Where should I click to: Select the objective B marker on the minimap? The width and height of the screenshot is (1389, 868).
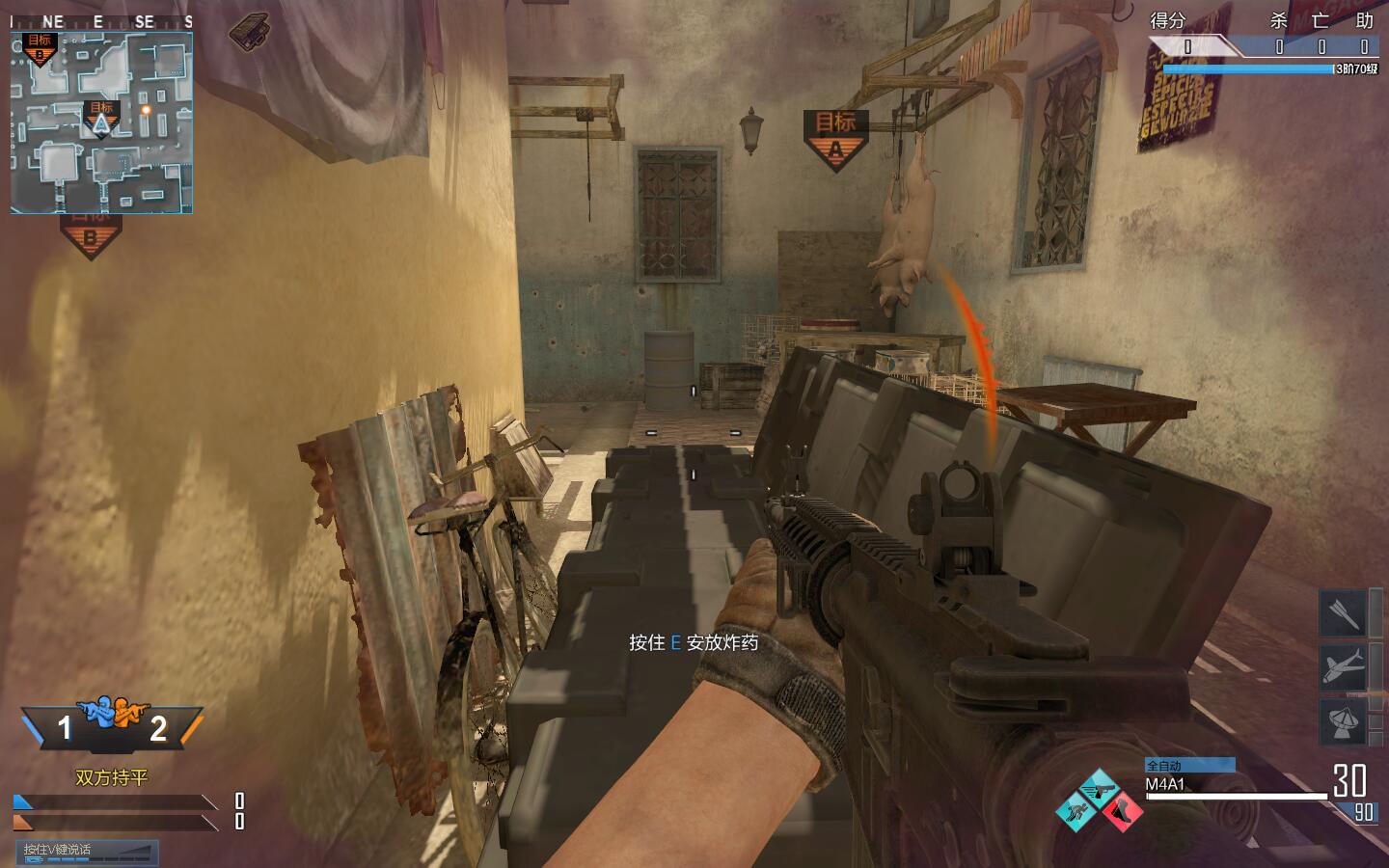[x=40, y=47]
